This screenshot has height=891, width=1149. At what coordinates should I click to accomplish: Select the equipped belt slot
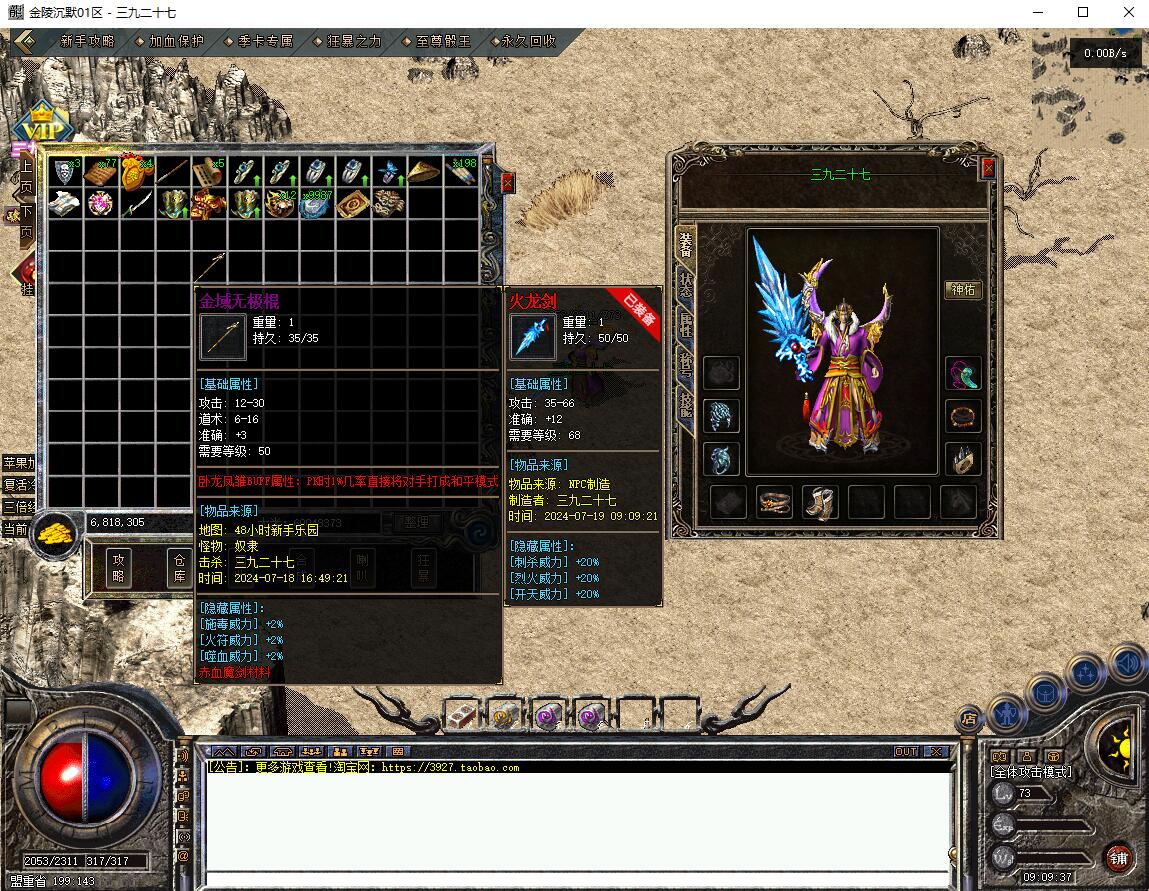coord(774,502)
